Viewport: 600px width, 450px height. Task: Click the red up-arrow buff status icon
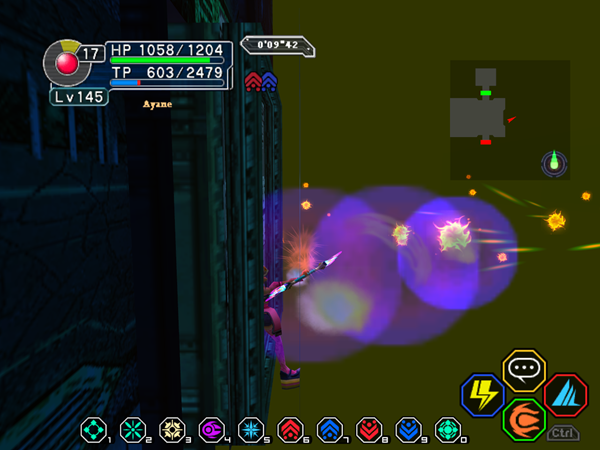point(252,81)
